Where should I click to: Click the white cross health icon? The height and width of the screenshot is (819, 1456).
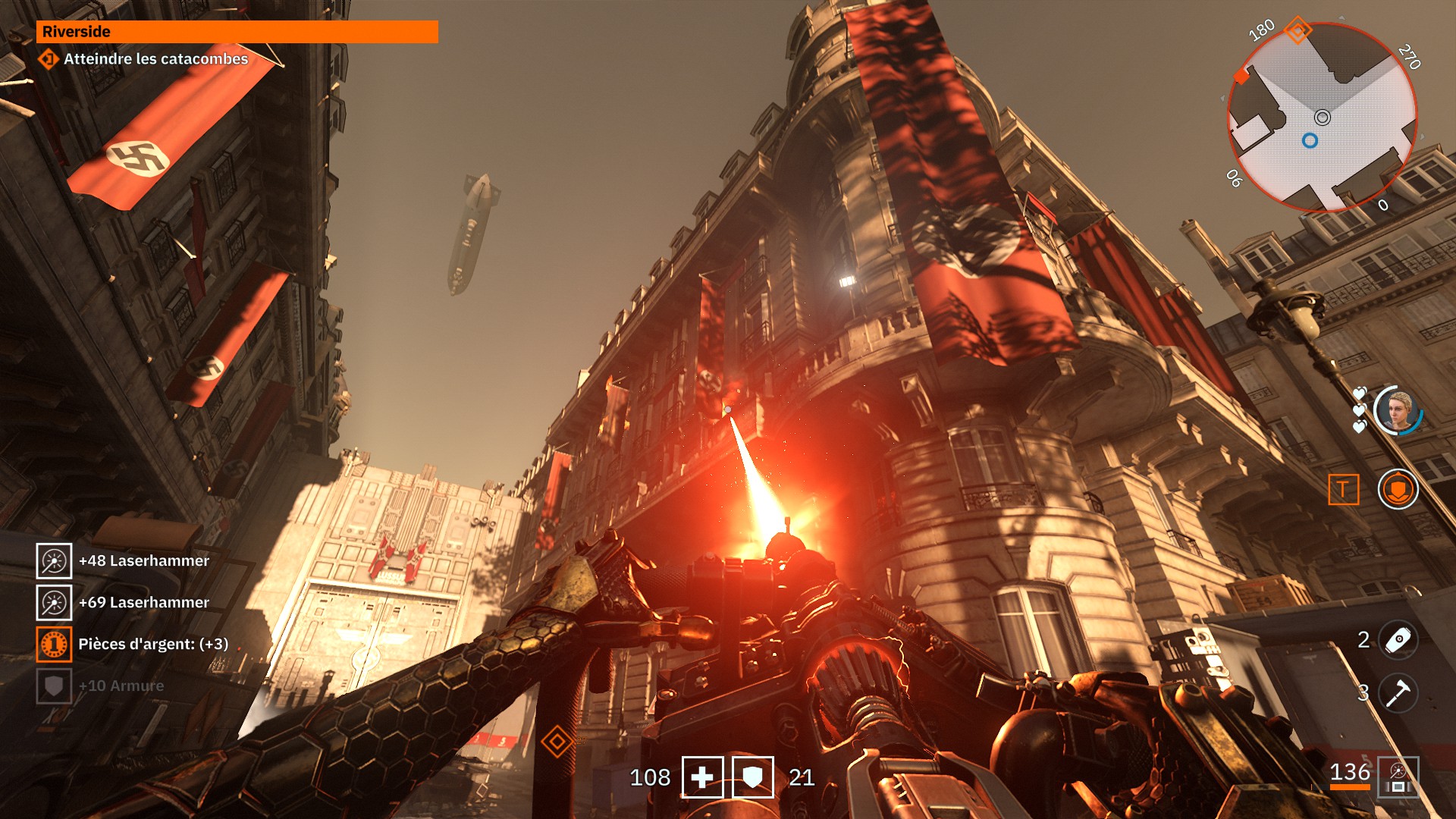702,777
